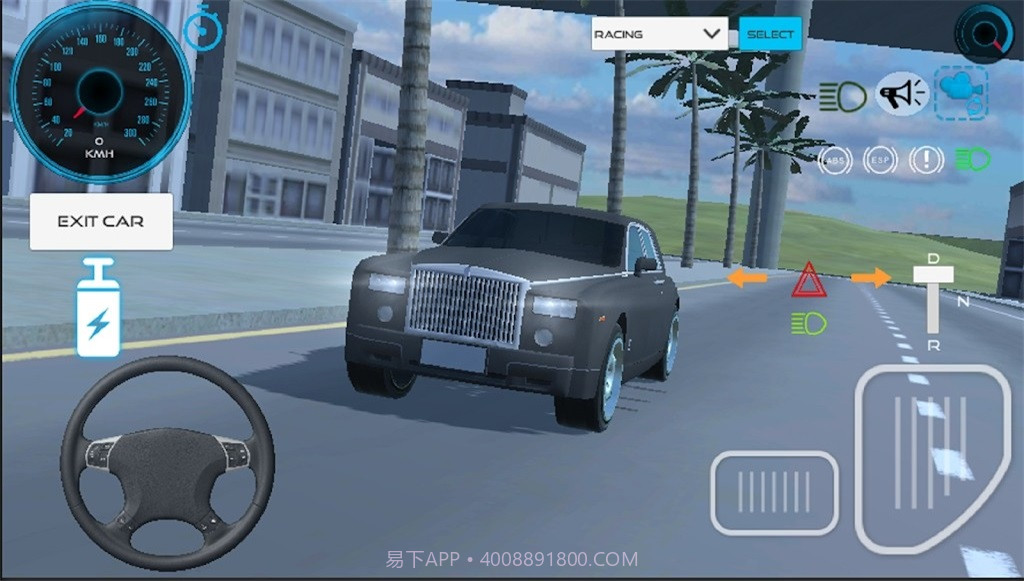
Task: Tap the tall gas pedal
Action: tap(932, 458)
